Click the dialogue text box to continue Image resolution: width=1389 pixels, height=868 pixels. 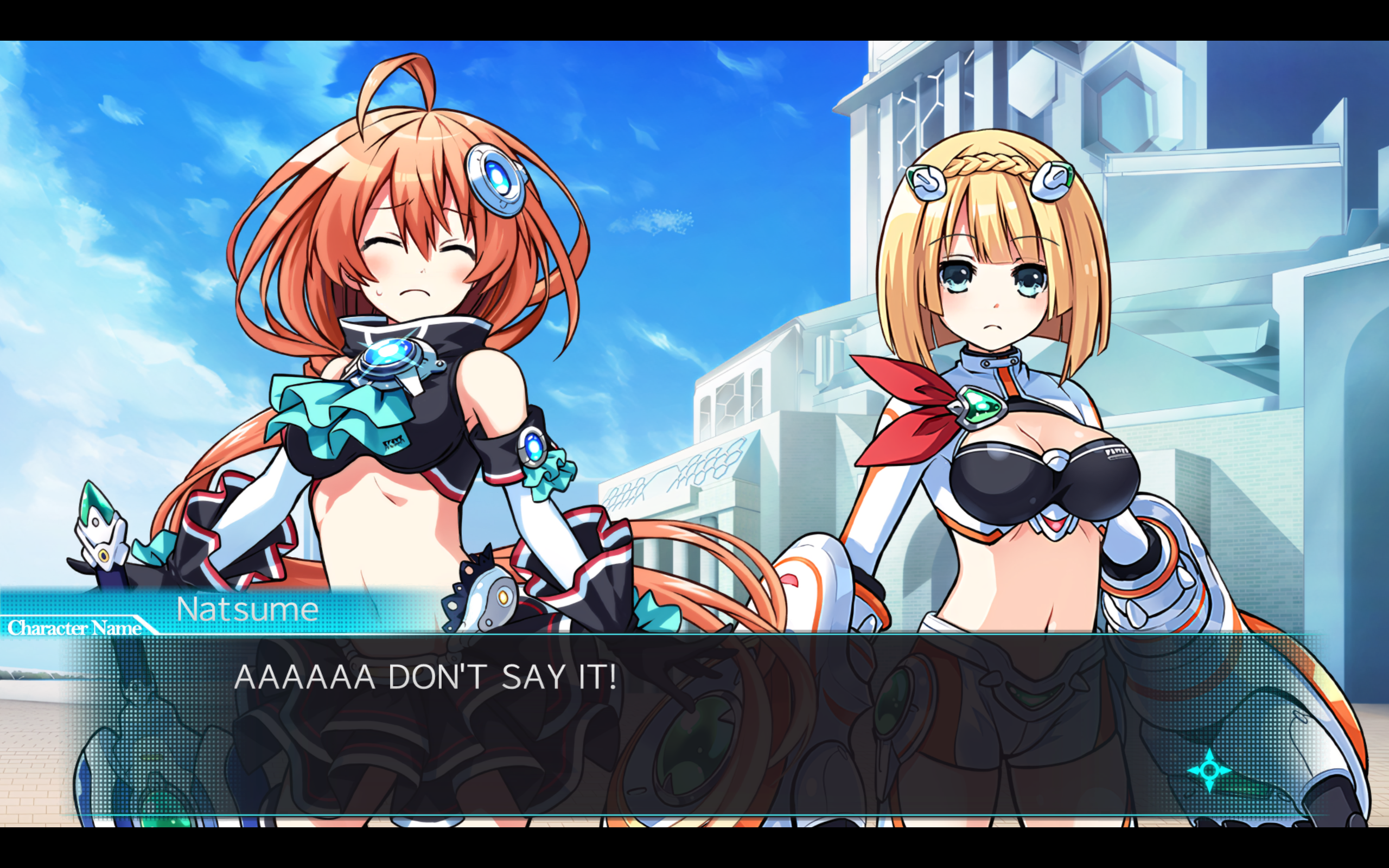pyautogui.click(x=689, y=723)
